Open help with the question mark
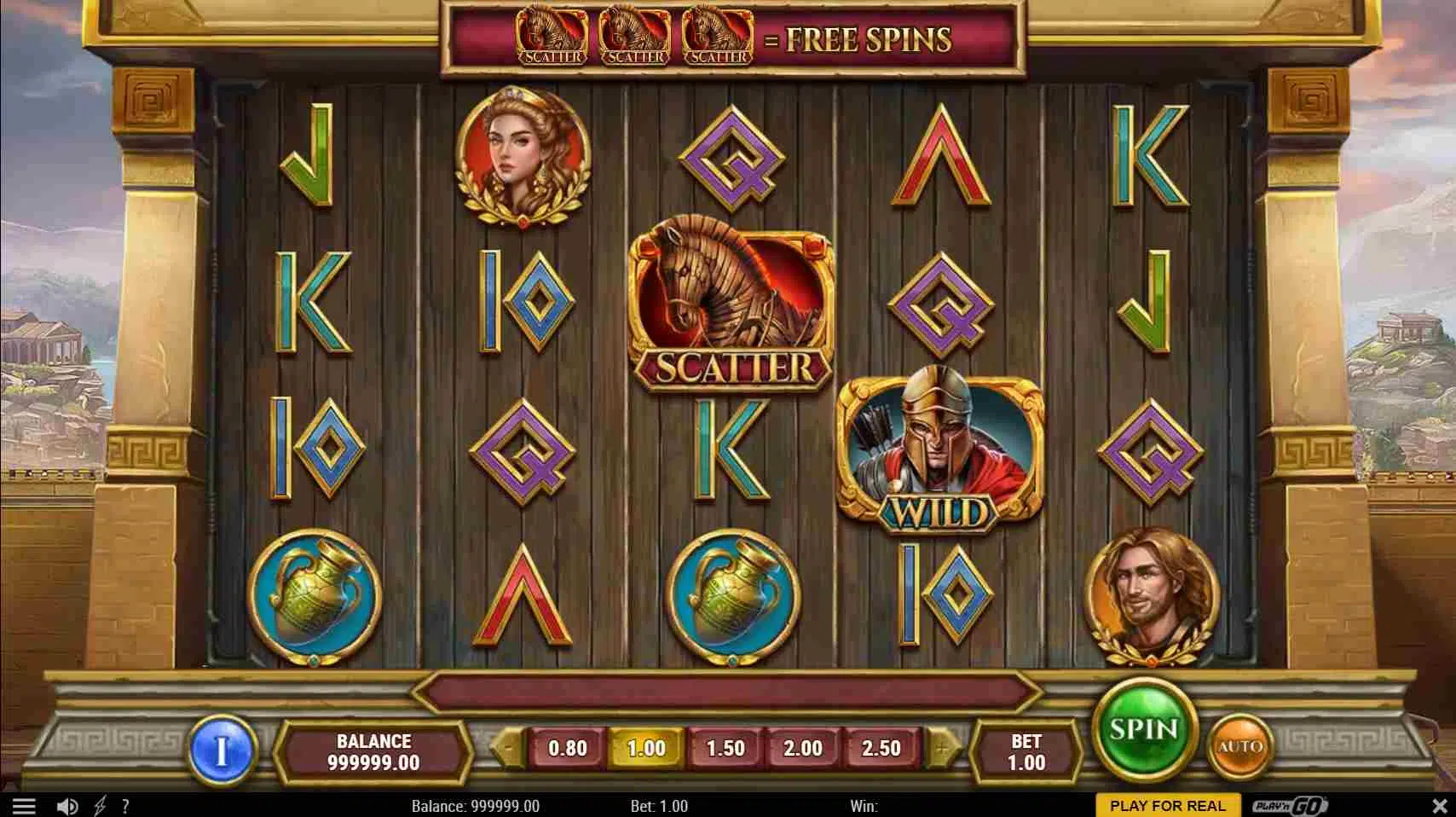This screenshot has height=817, width=1456. pyautogui.click(x=125, y=806)
